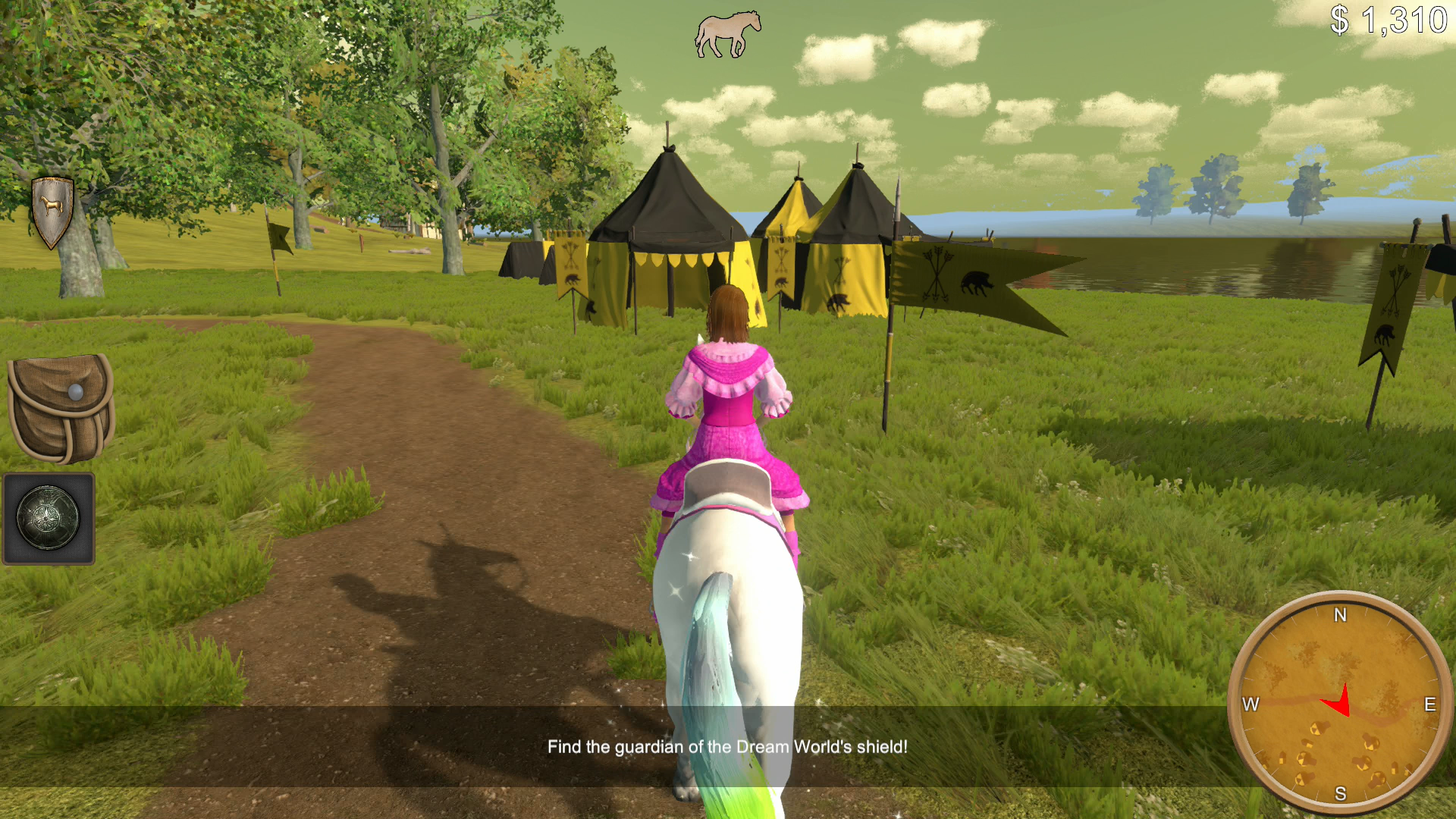Select the South marker on the compass
This screenshot has height=819, width=1456.
(x=1340, y=792)
